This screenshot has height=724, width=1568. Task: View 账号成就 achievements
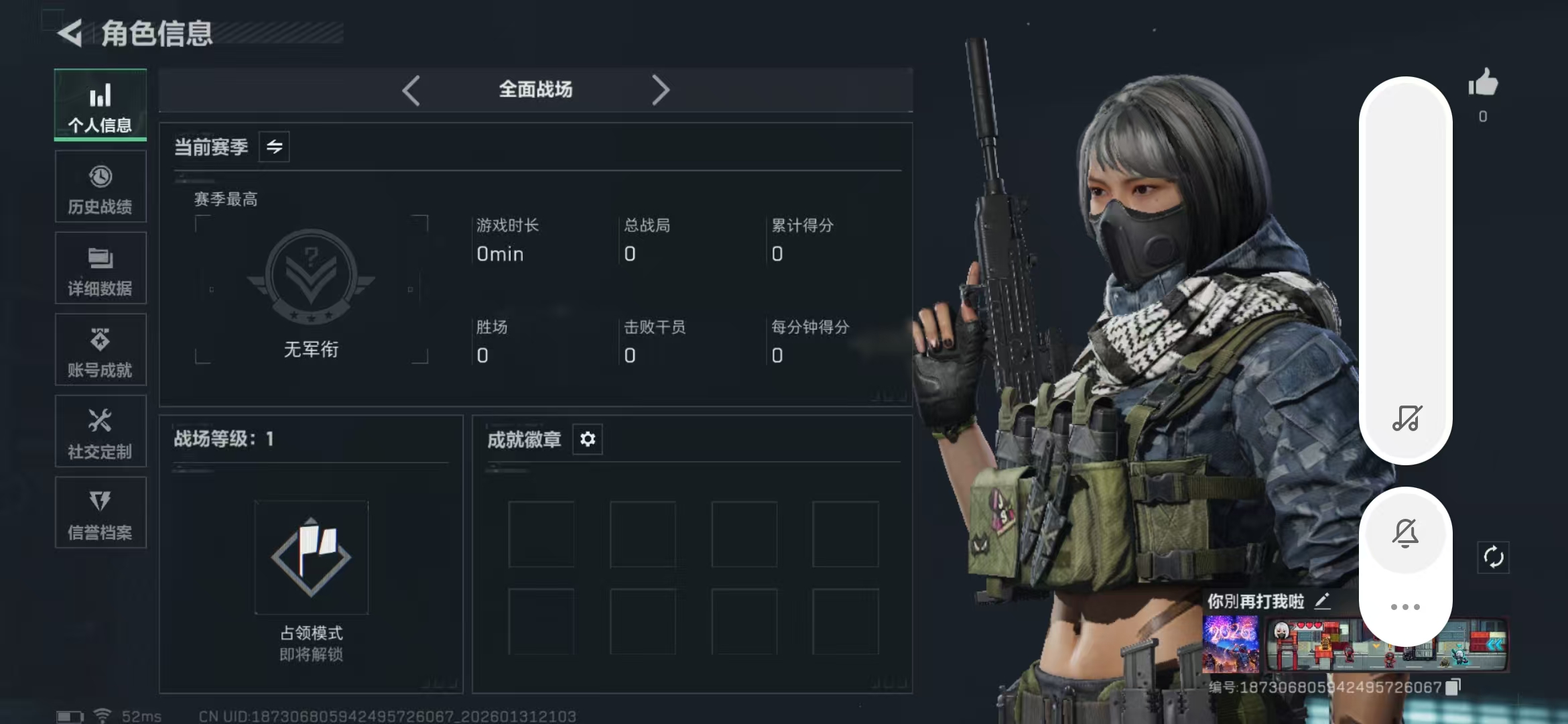100,350
